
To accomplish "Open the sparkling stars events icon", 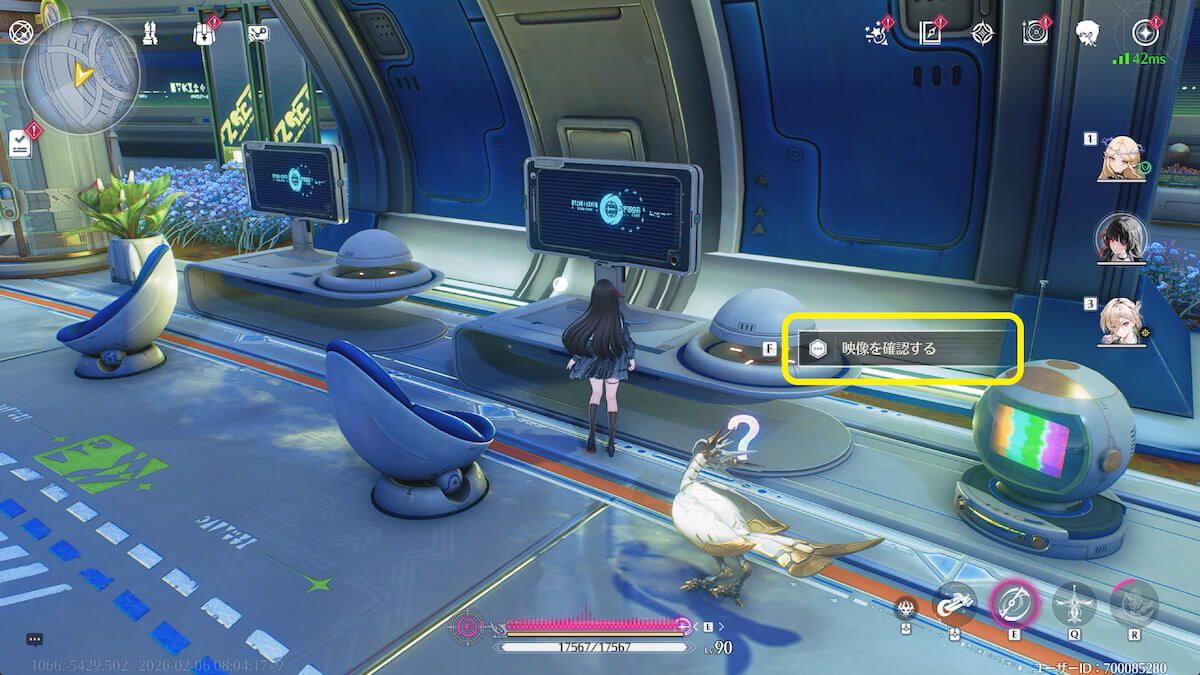I will (x=878, y=33).
